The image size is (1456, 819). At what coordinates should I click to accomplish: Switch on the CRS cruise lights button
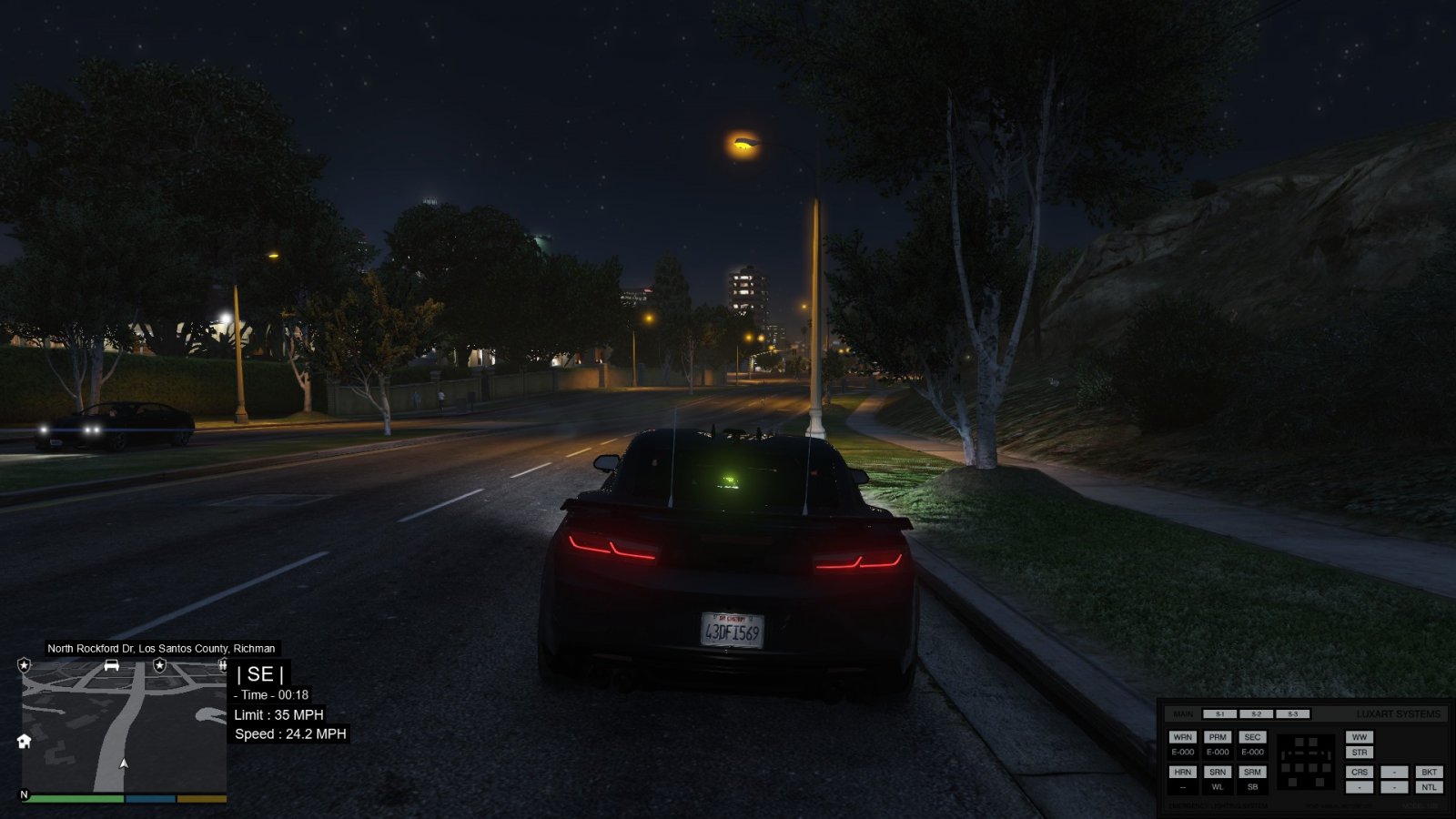pyautogui.click(x=1359, y=772)
